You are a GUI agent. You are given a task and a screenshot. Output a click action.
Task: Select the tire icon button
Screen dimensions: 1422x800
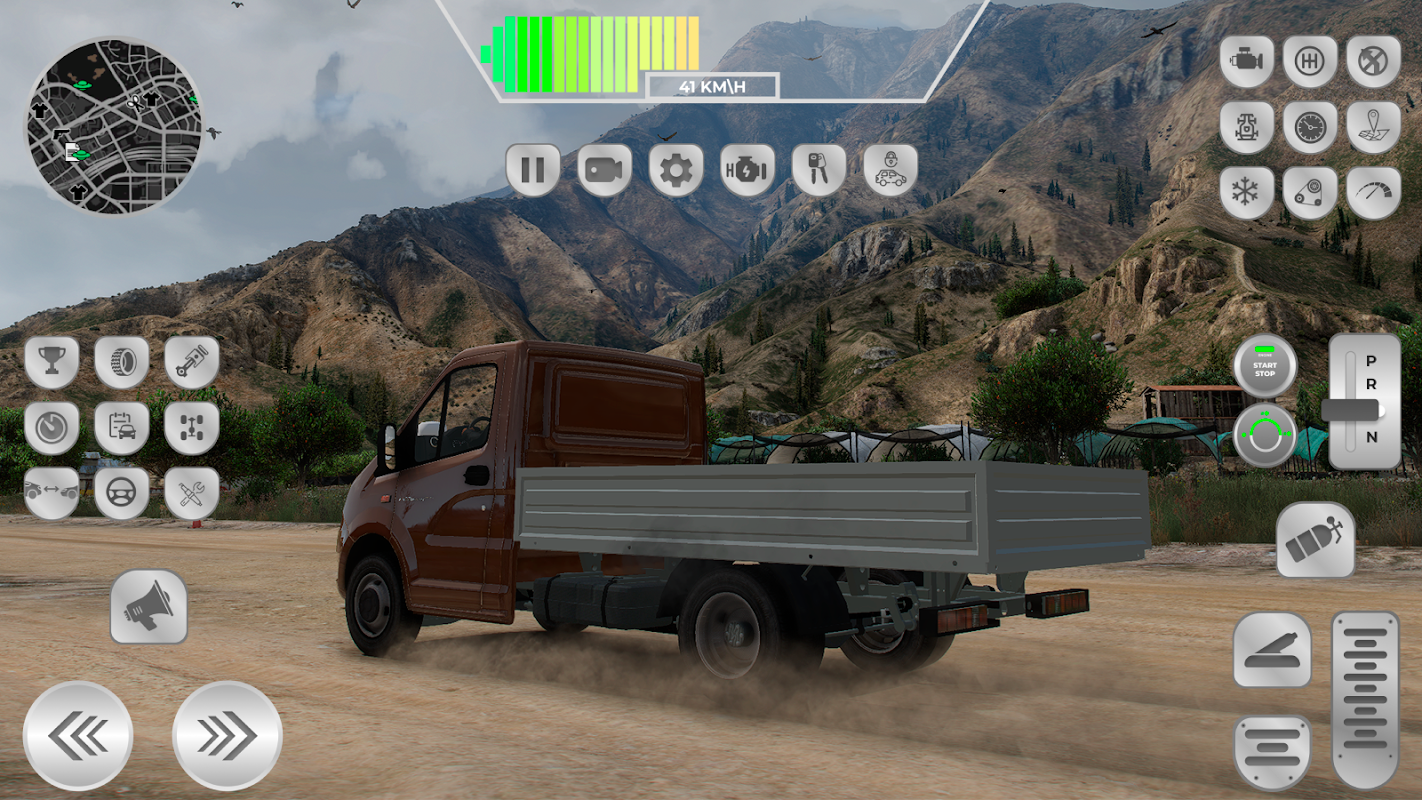point(122,361)
